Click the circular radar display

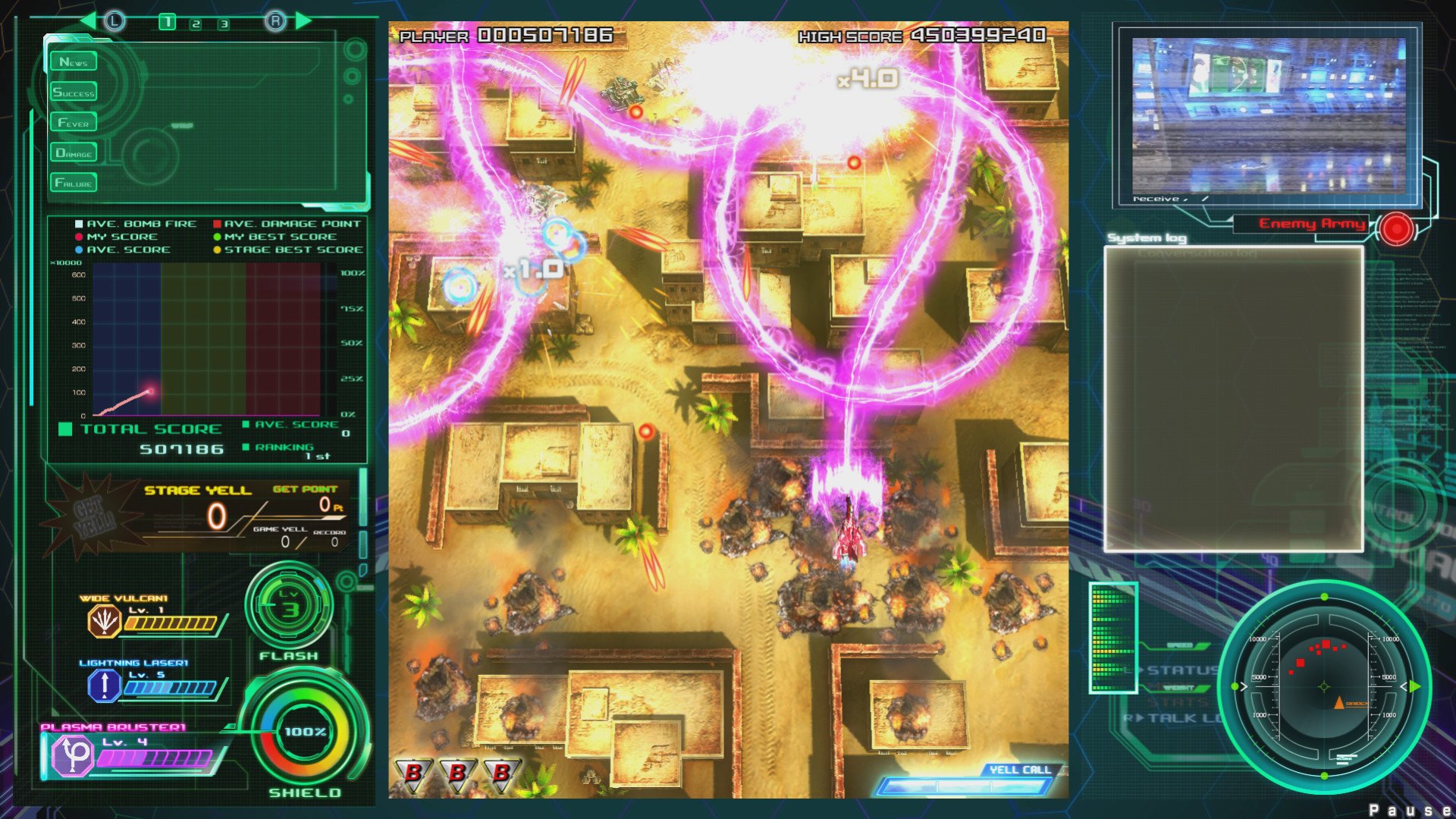(x=1324, y=686)
